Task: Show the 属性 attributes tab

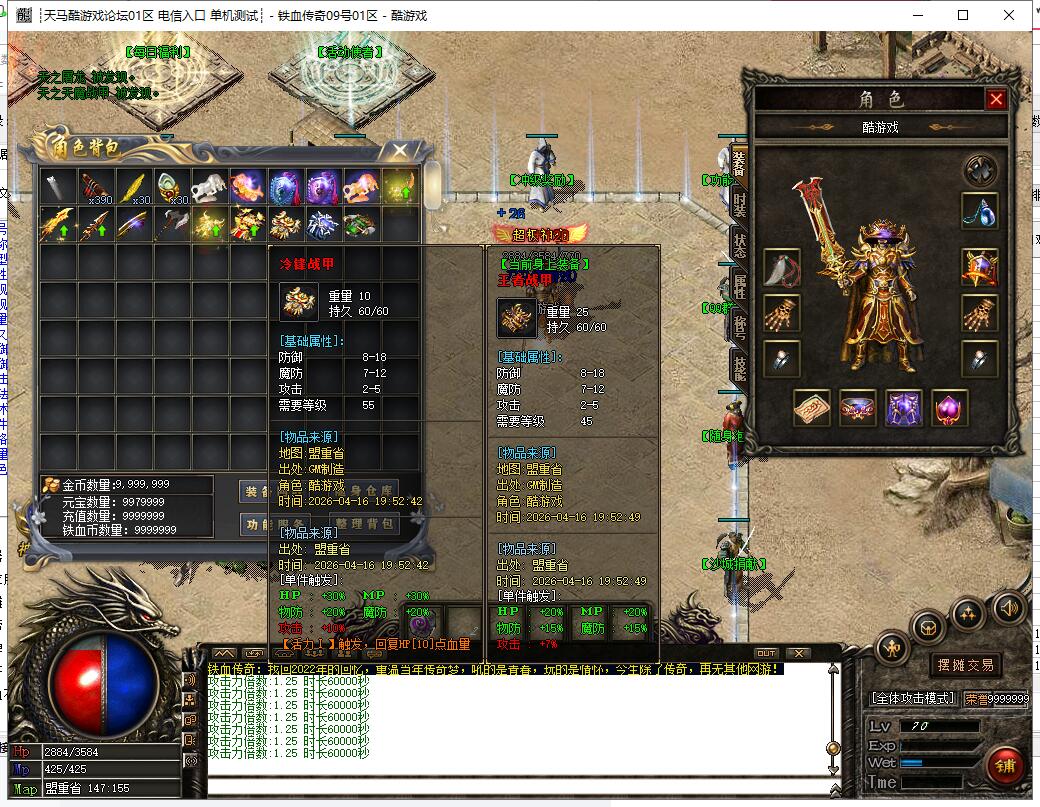Action: [x=739, y=285]
